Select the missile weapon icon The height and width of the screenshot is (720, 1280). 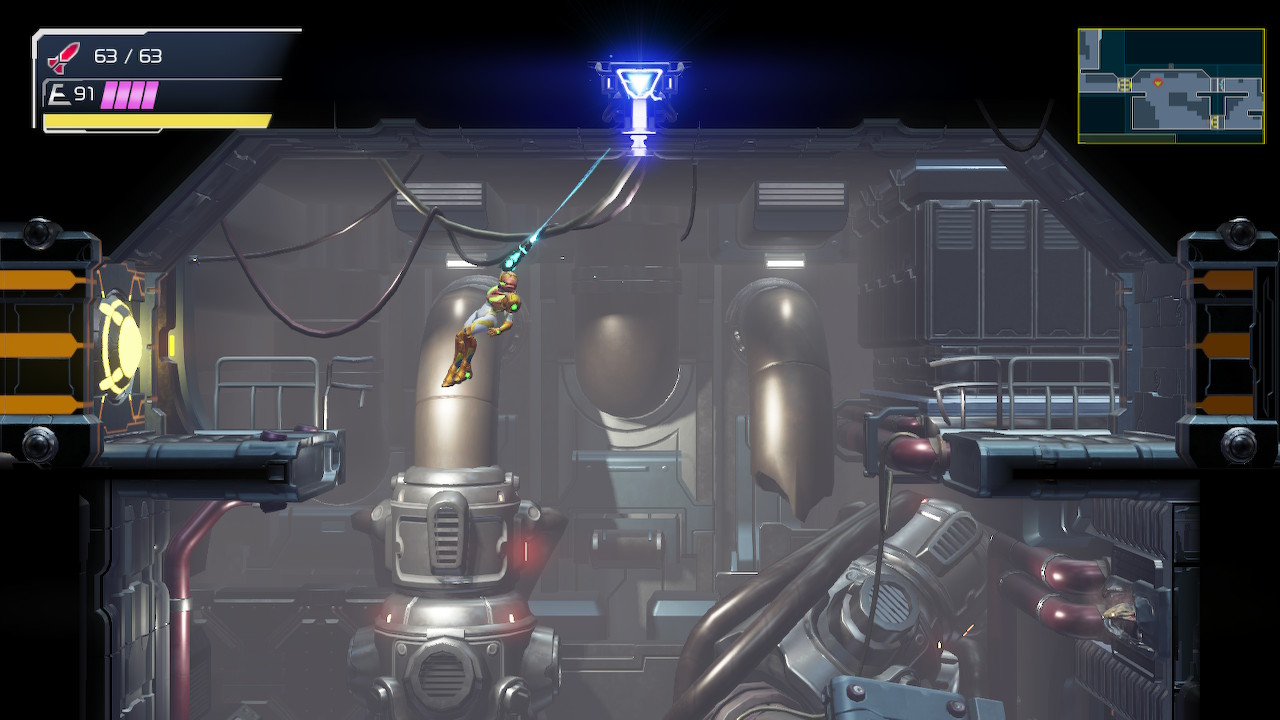click(x=64, y=58)
